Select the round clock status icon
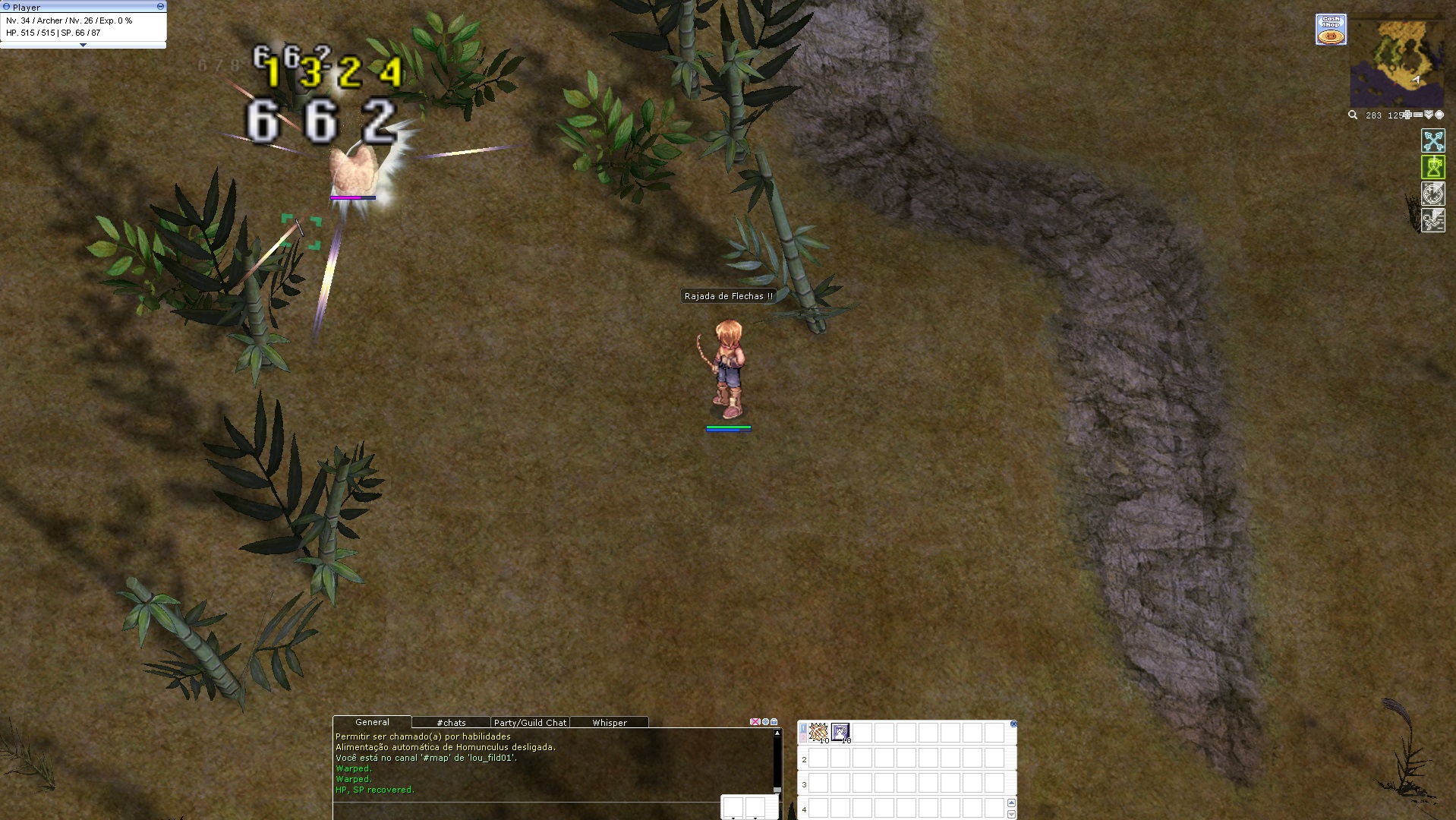Viewport: 1456px width, 820px height. click(1432, 194)
